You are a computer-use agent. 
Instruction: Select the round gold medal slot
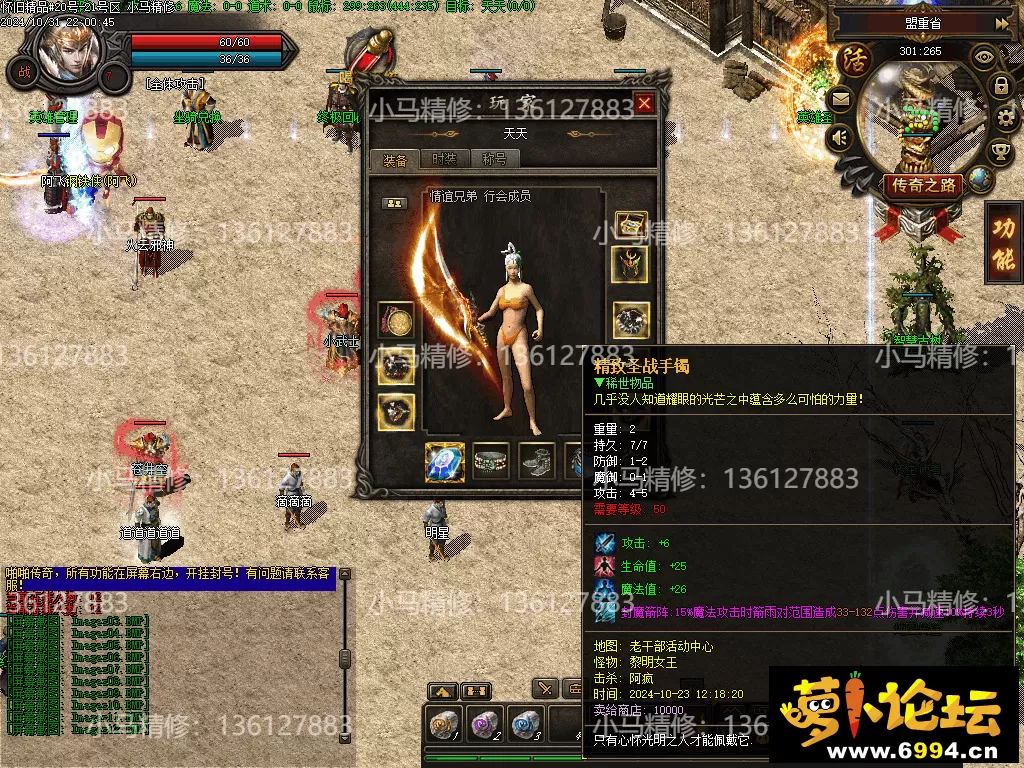point(396,320)
